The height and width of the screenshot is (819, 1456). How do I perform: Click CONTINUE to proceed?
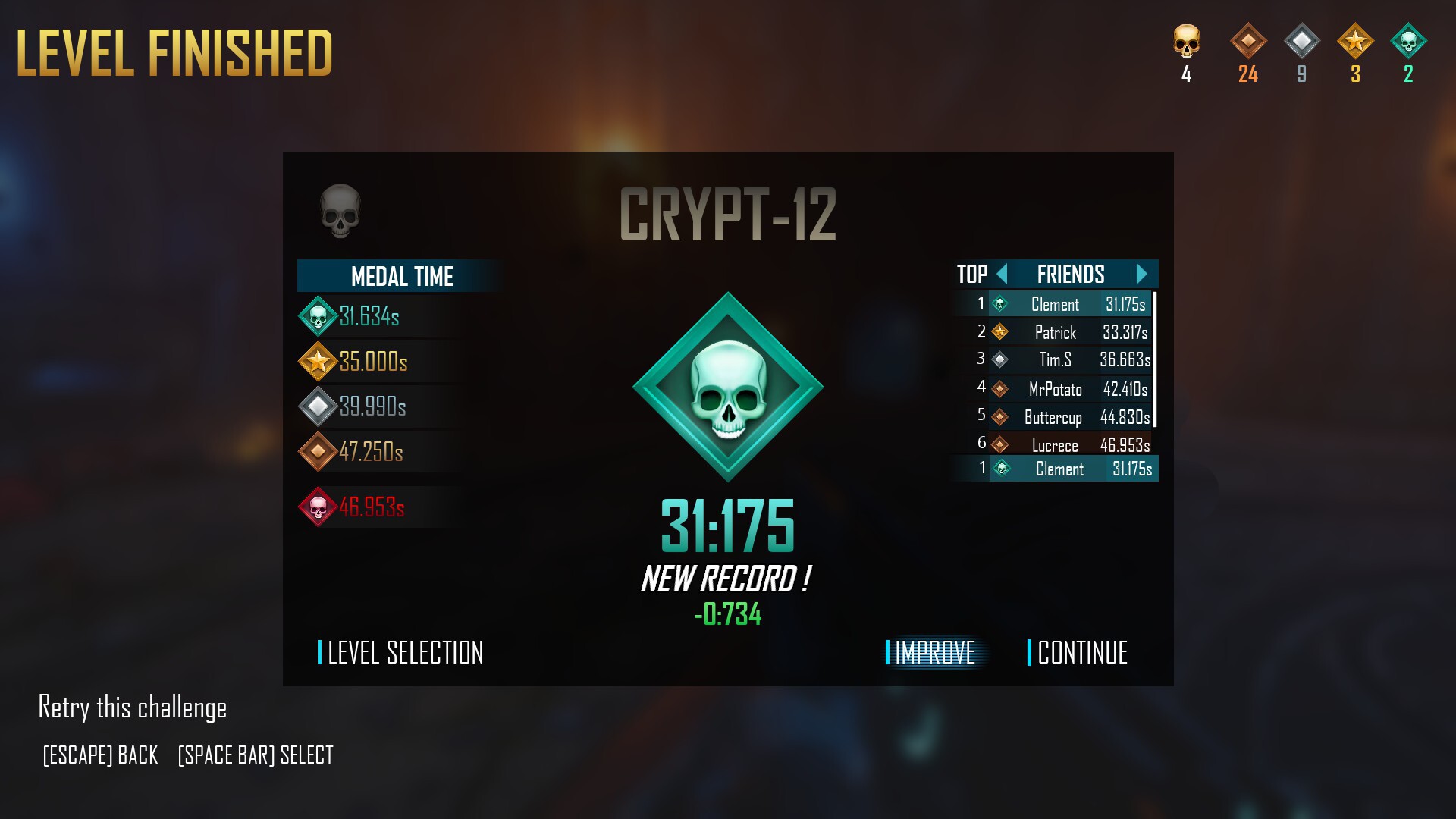pos(1083,653)
